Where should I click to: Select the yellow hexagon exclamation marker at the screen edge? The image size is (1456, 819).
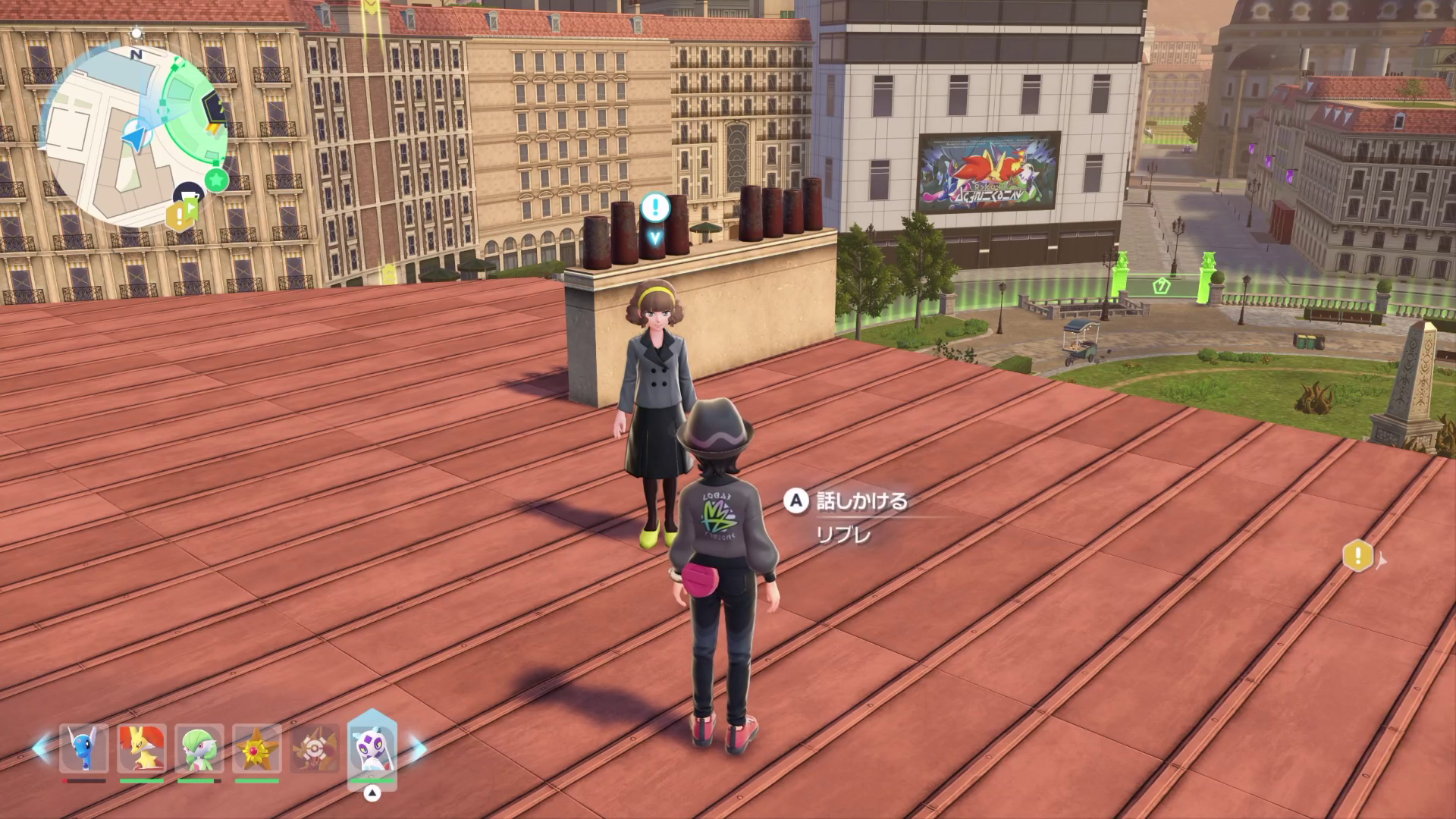pyautogui.click(x=1357, y=556)
